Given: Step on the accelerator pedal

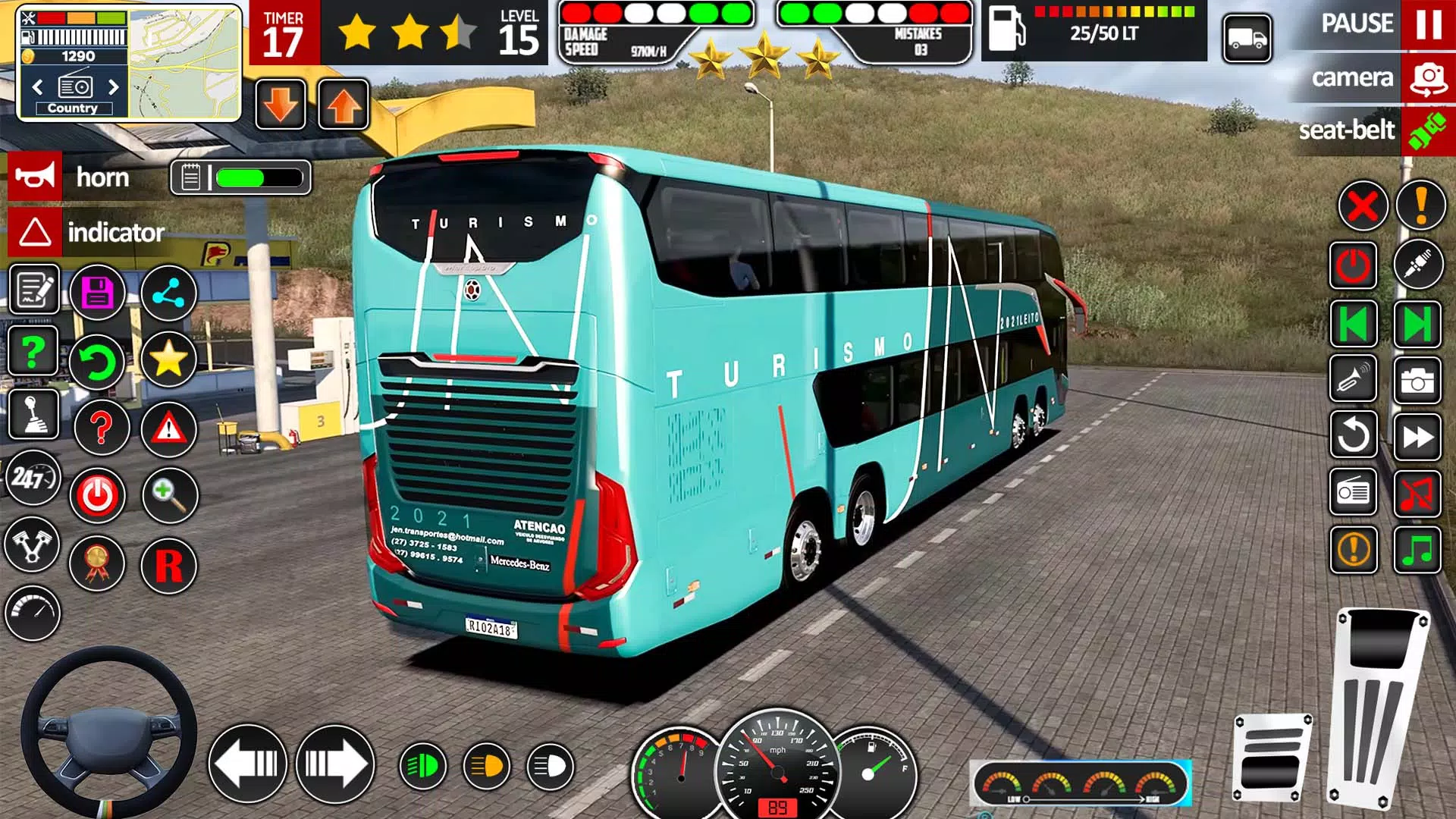Looking at the screenshot, I should click(1379, 705).
